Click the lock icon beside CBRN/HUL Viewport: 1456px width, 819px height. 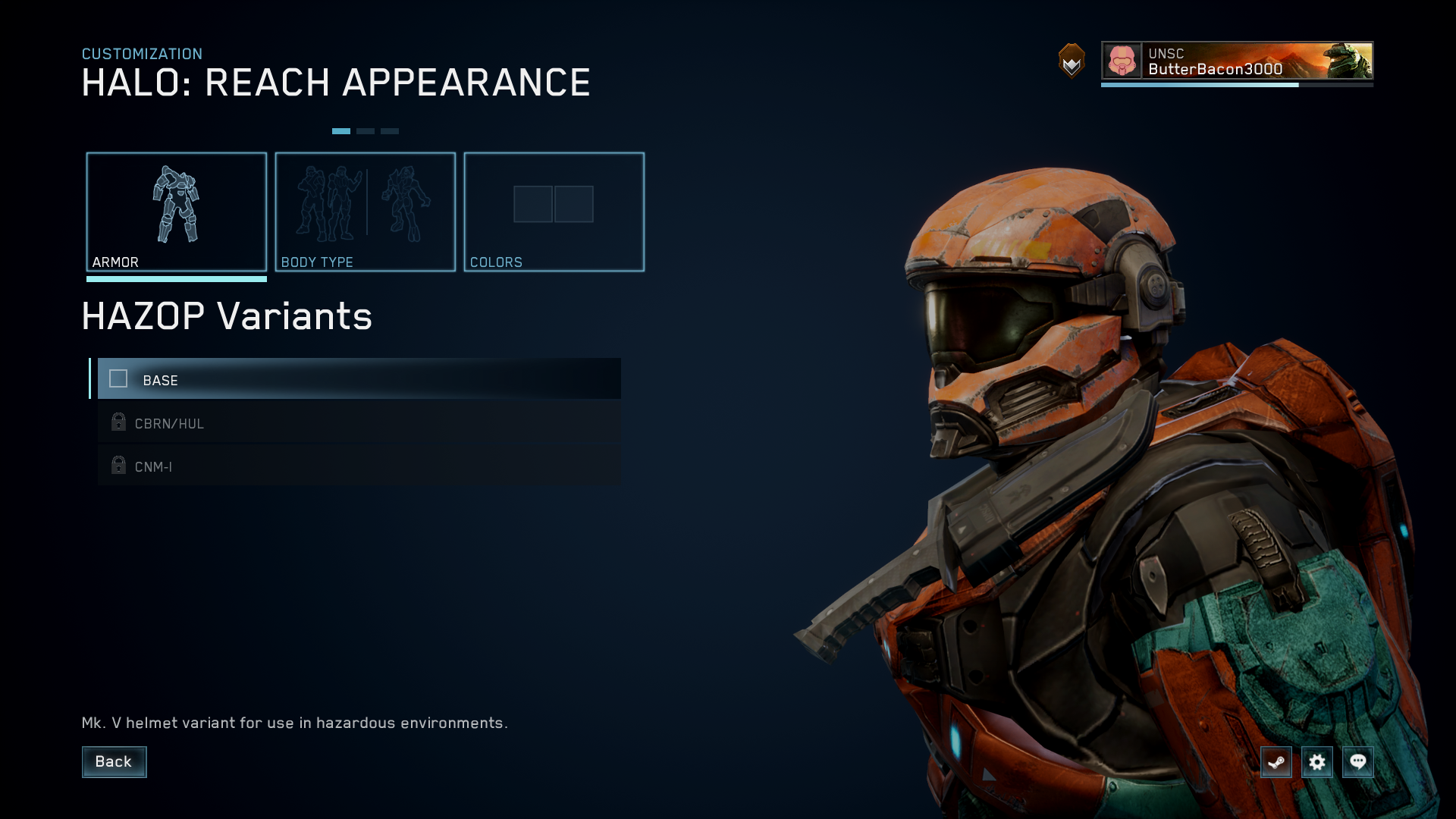(x=118, y=422)
